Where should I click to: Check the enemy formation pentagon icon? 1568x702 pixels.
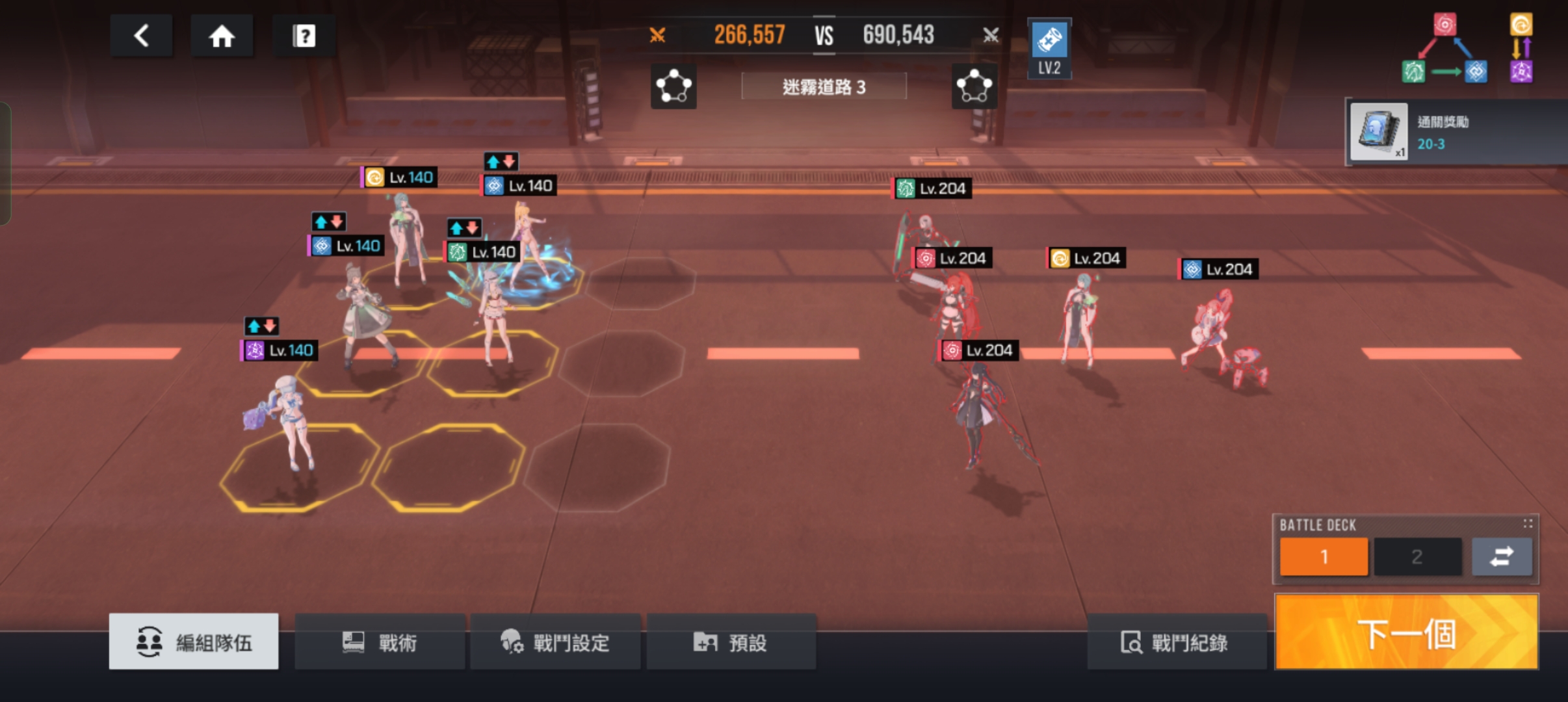pyautogui.click(x=974, y=86)
